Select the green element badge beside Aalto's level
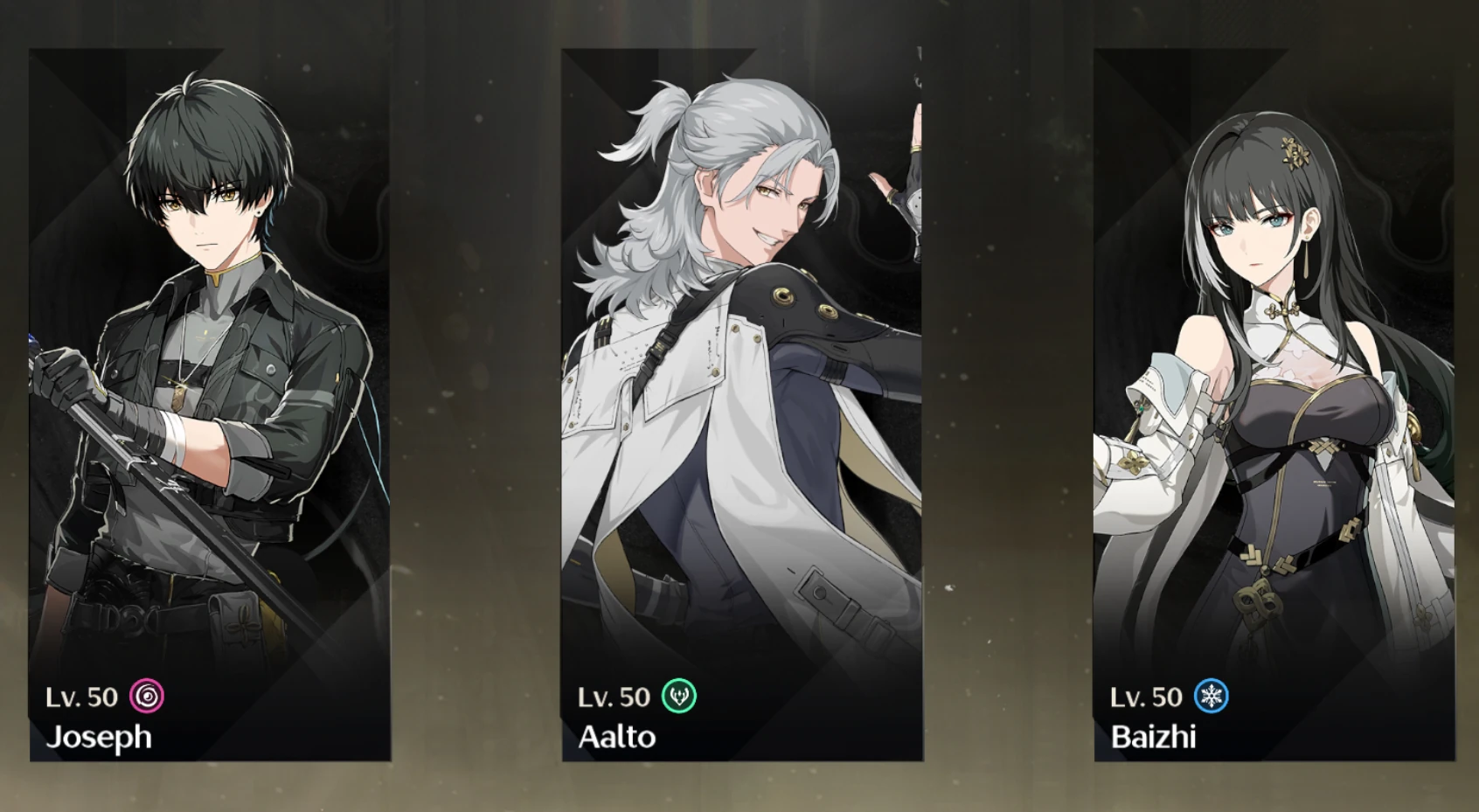The width and height of the screenshot is (1479, 812). tap(679, 697)
